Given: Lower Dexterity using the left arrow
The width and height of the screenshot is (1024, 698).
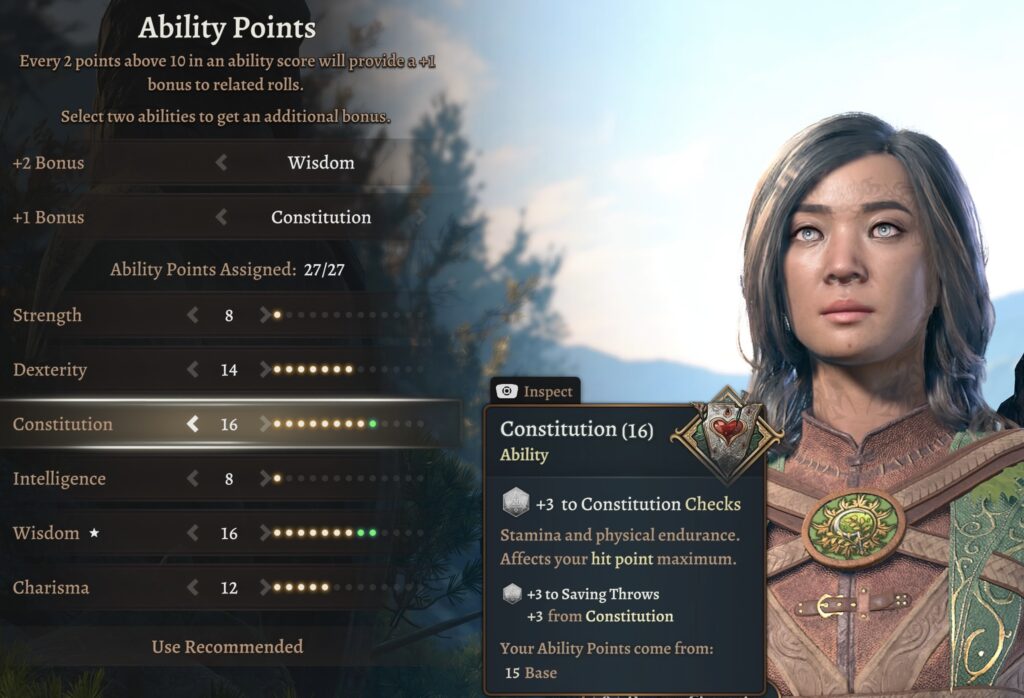Looking at the screenshot, I should point(193,370).
